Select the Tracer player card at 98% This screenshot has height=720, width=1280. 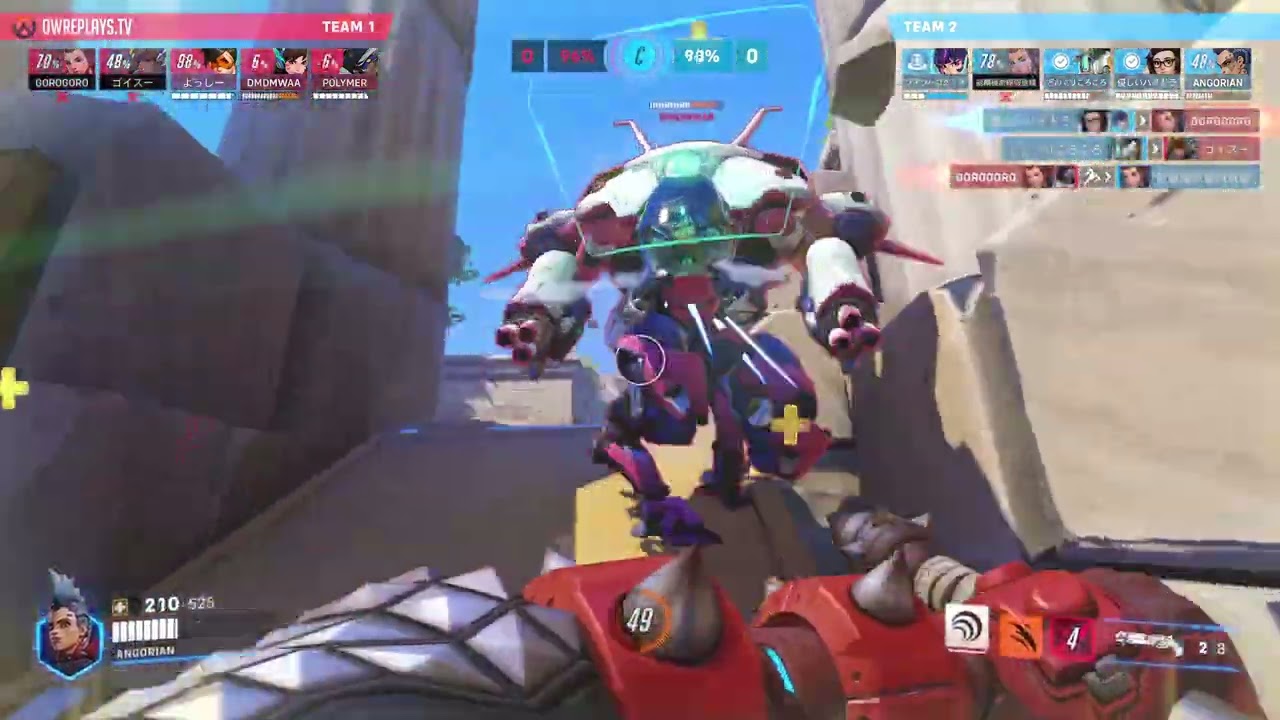203,70
